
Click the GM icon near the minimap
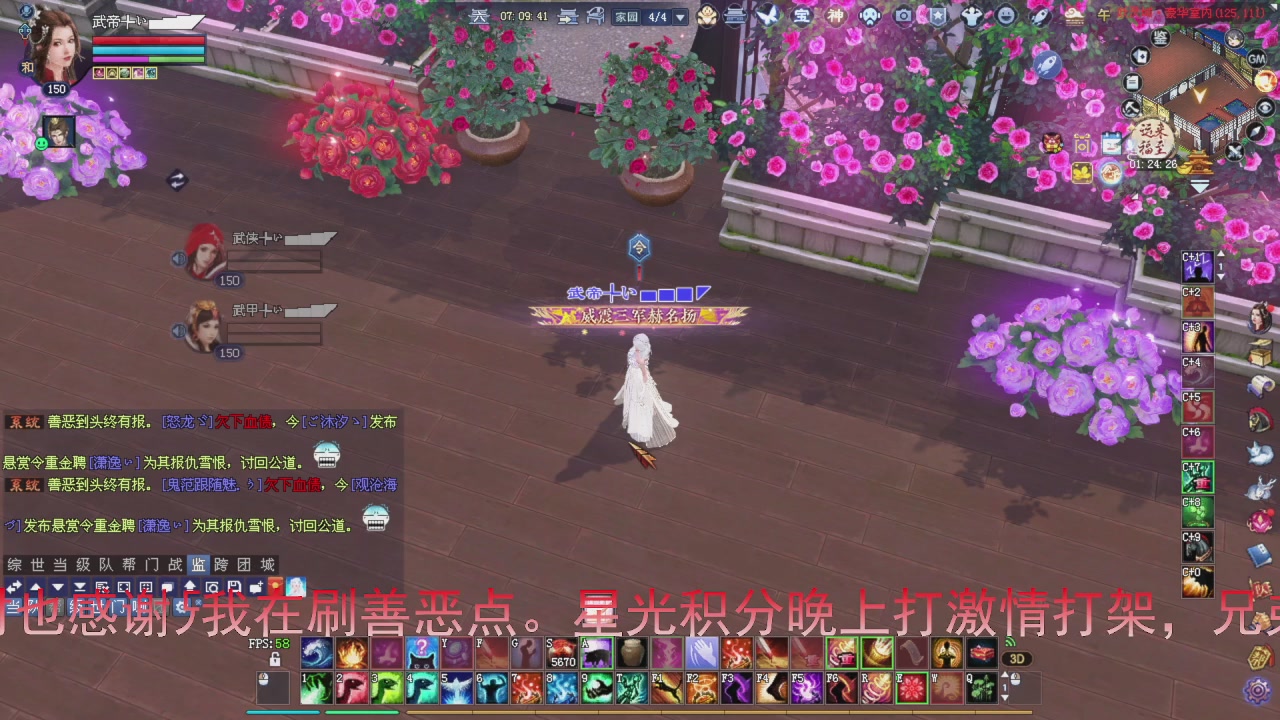click(x=1255, y=59)
